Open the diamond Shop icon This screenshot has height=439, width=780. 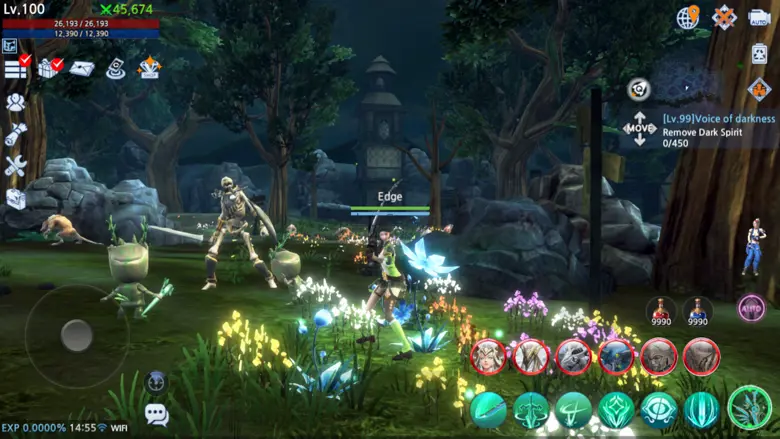(150, 68)
